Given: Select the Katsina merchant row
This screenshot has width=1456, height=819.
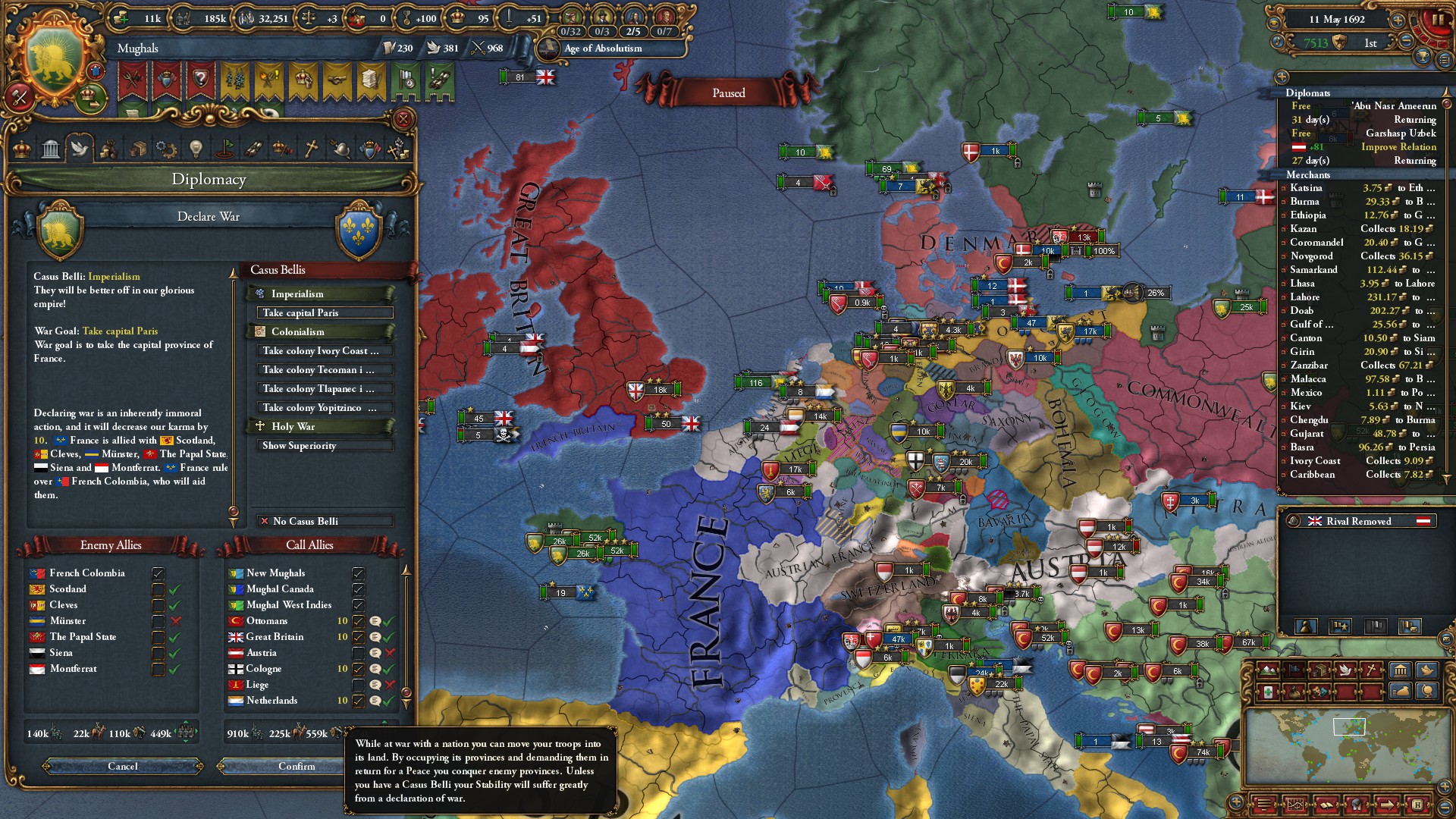Looking at the screenshot, I should point(1357,188).
